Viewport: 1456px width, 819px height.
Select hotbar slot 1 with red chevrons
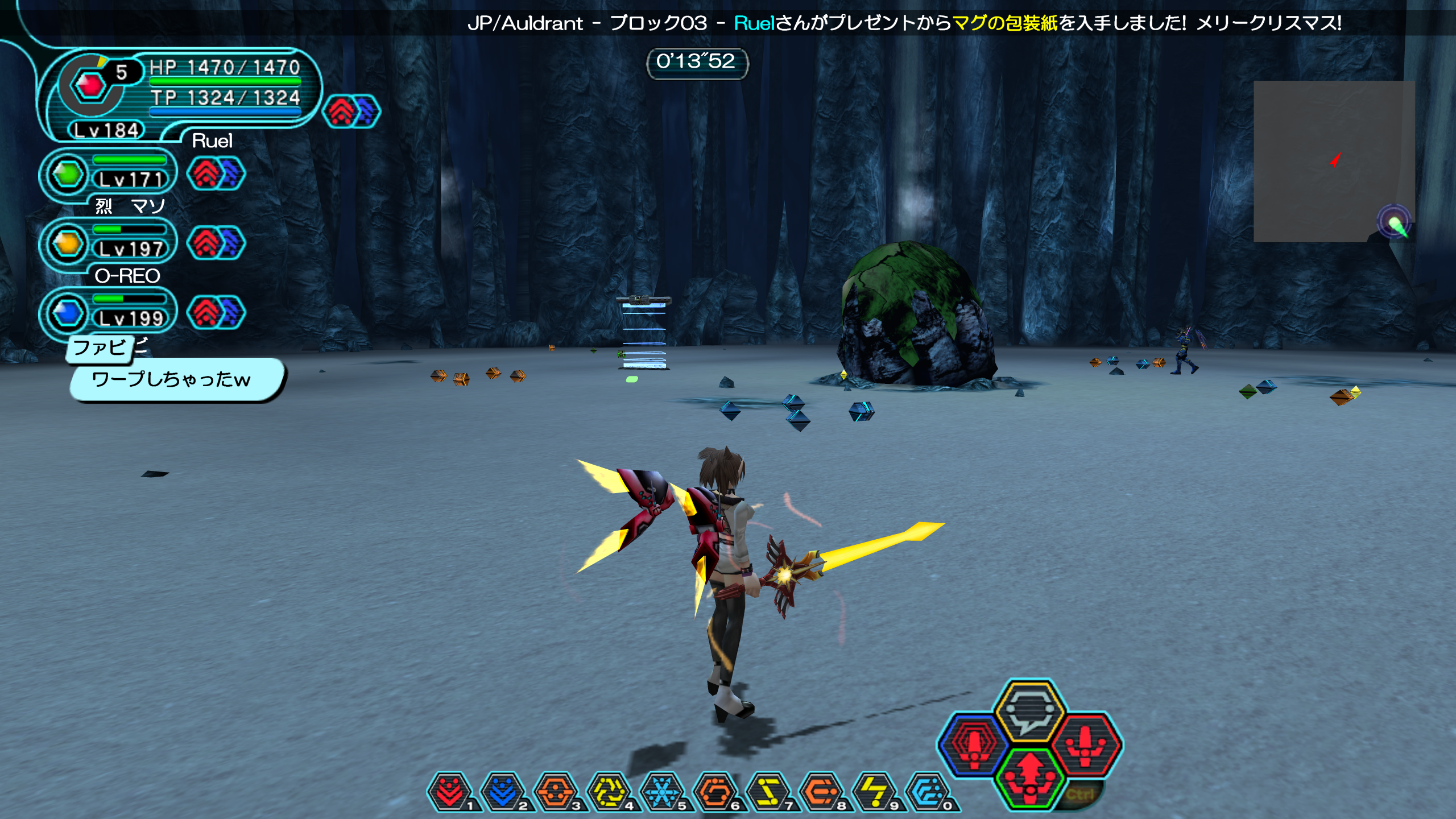[450, 791]
